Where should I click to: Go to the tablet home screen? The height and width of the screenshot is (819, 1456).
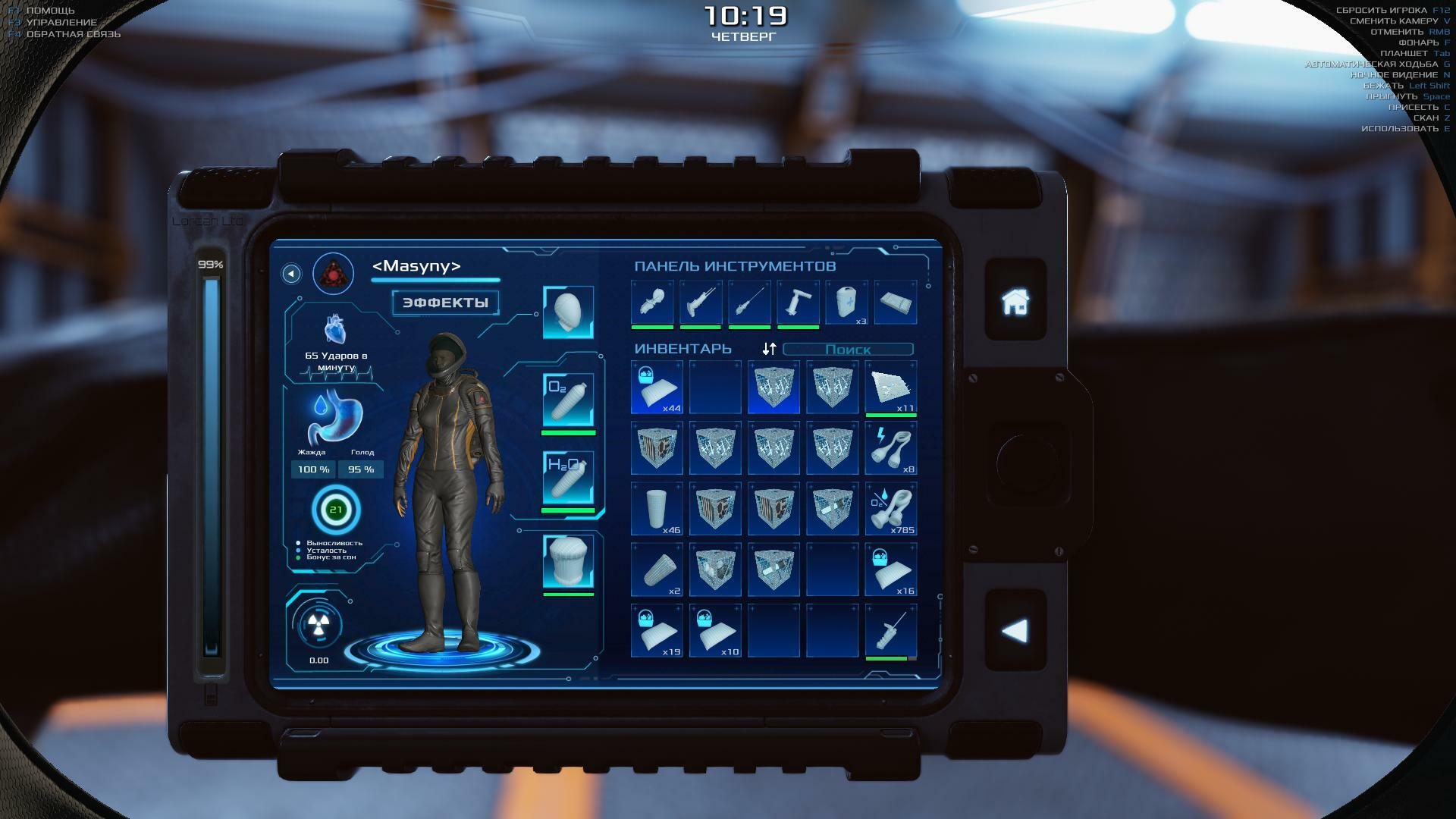[1015, 301]
